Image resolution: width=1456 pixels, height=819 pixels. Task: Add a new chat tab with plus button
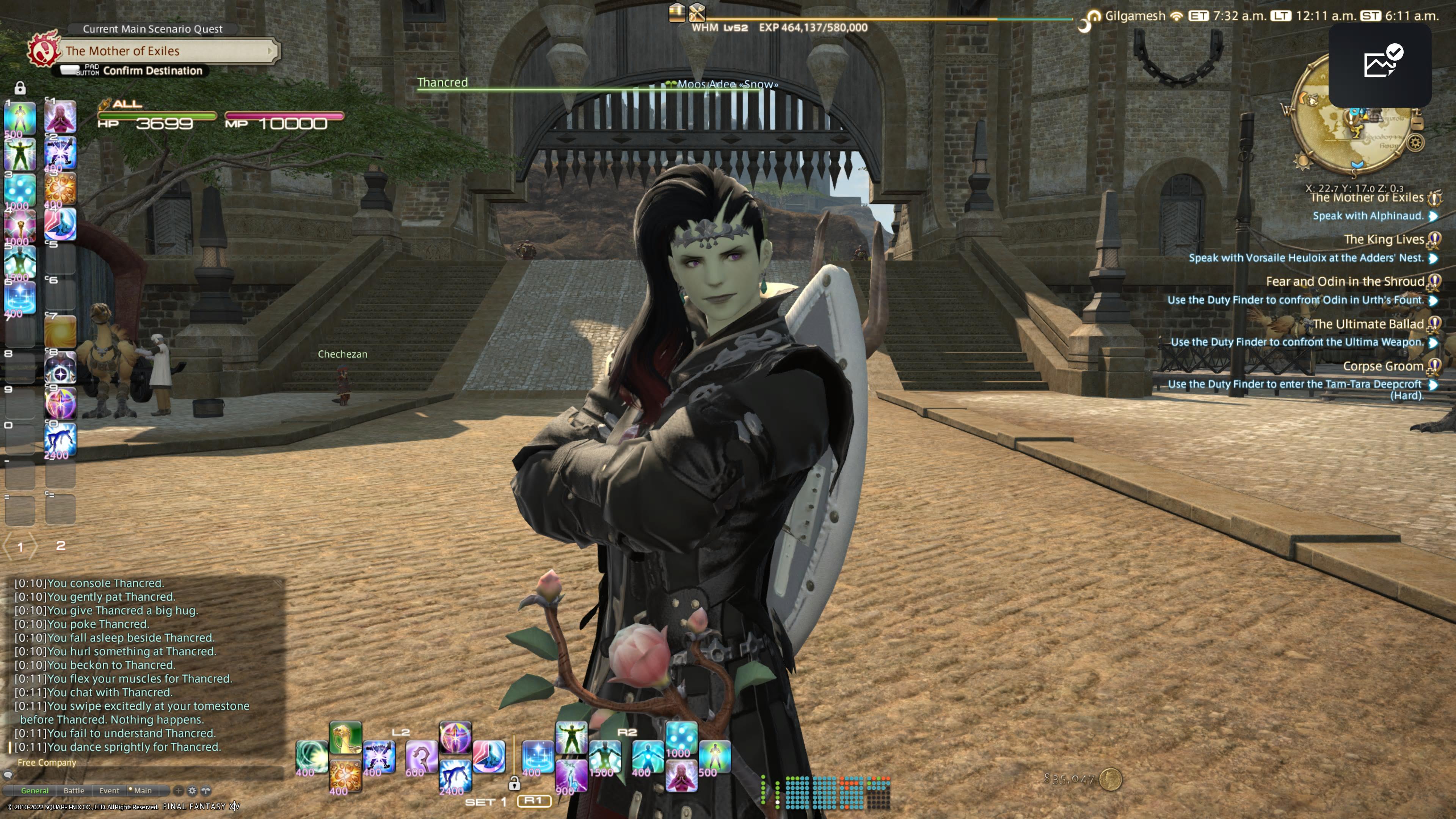click(178, 791)
